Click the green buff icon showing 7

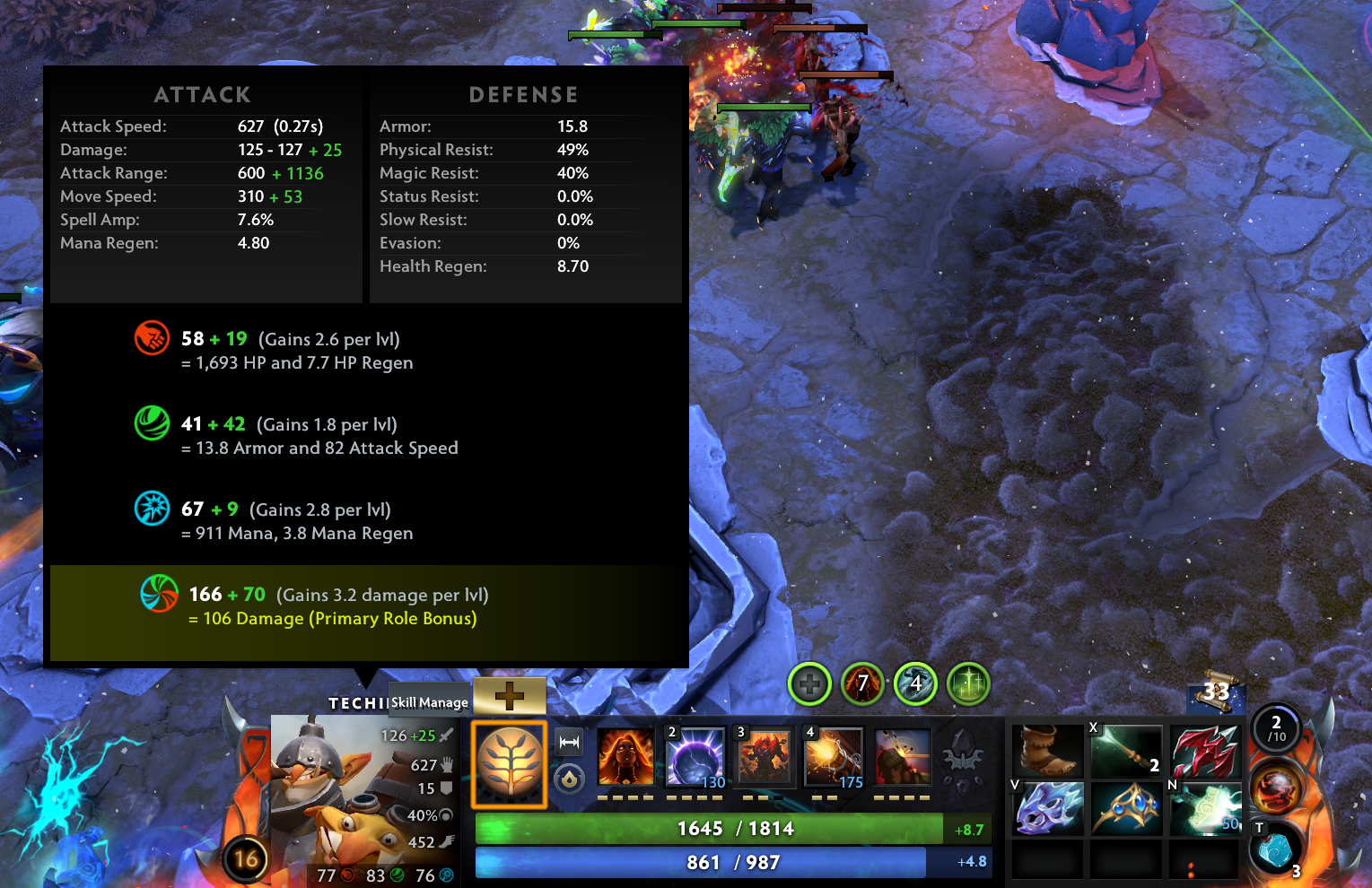[x=861, y=685]
